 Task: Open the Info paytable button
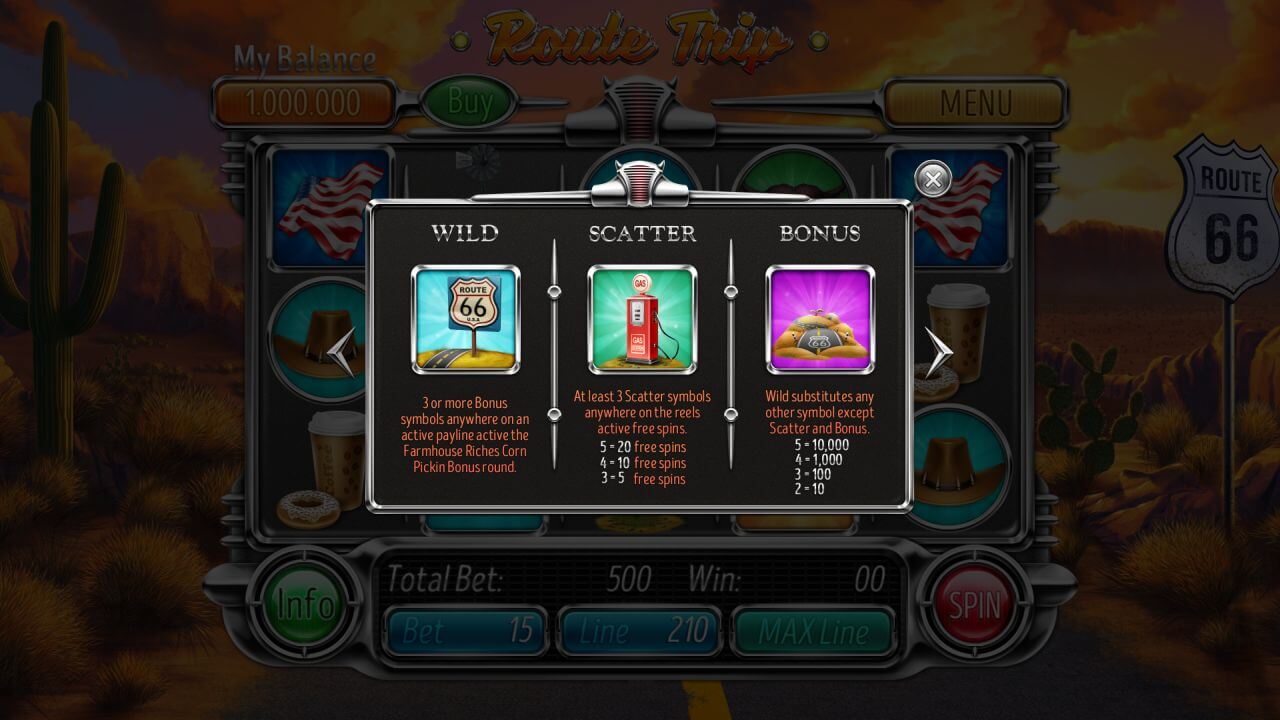tap(305, 604)
